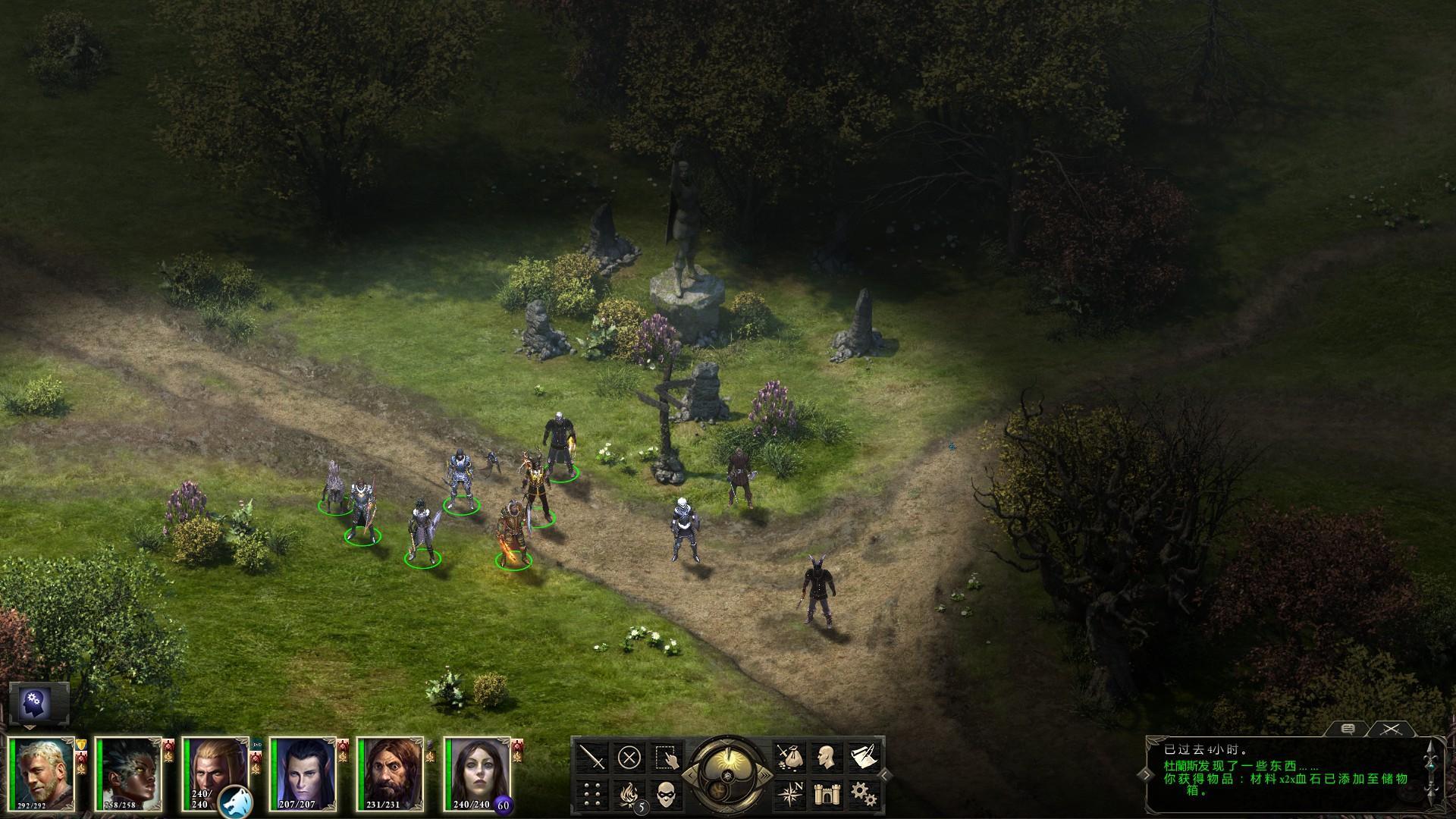Open the stronghold castle screen
This screenshot has height=819, width=1456.
point(825,794)
